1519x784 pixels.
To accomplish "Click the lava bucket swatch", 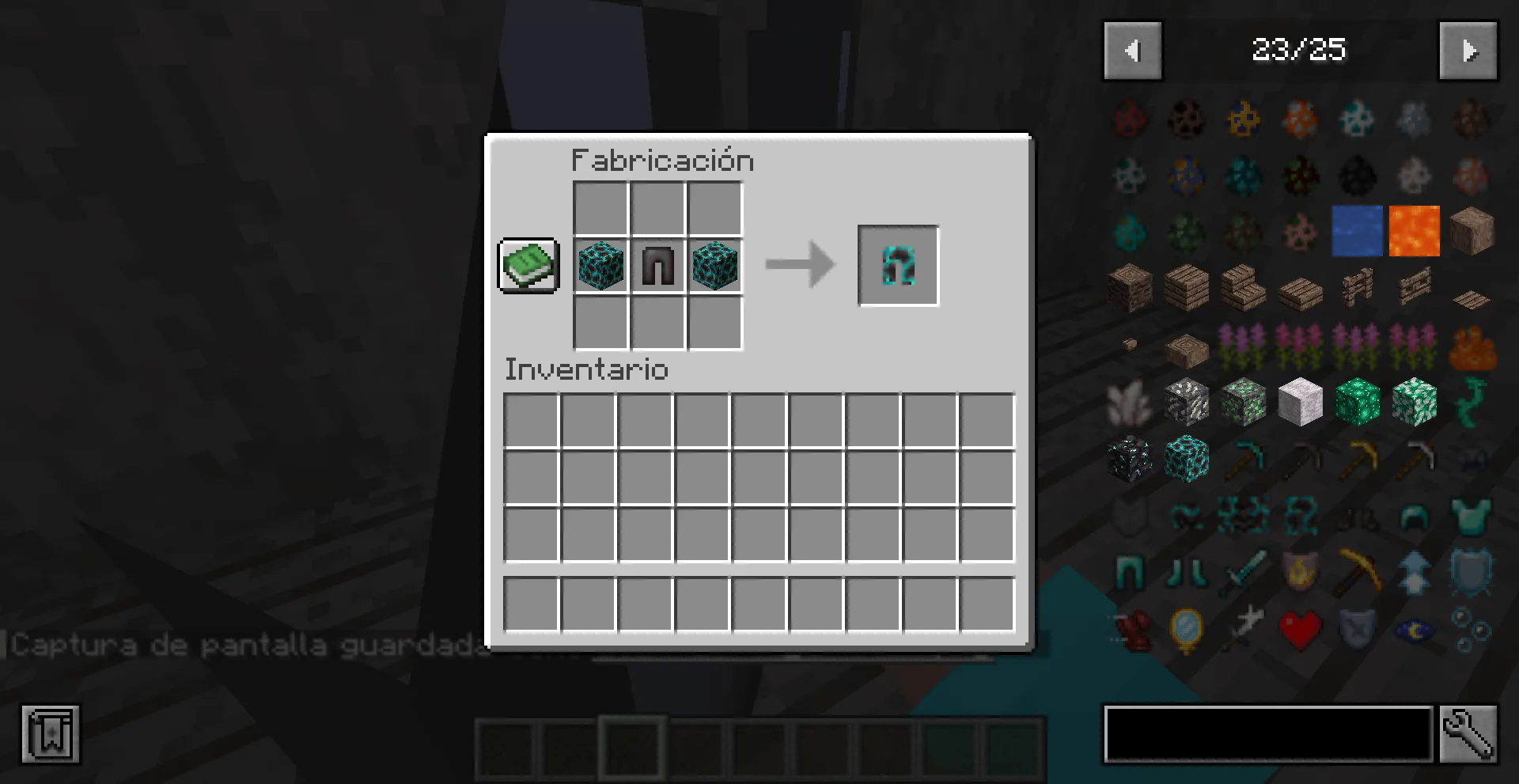I will (x=1415, y=231).
